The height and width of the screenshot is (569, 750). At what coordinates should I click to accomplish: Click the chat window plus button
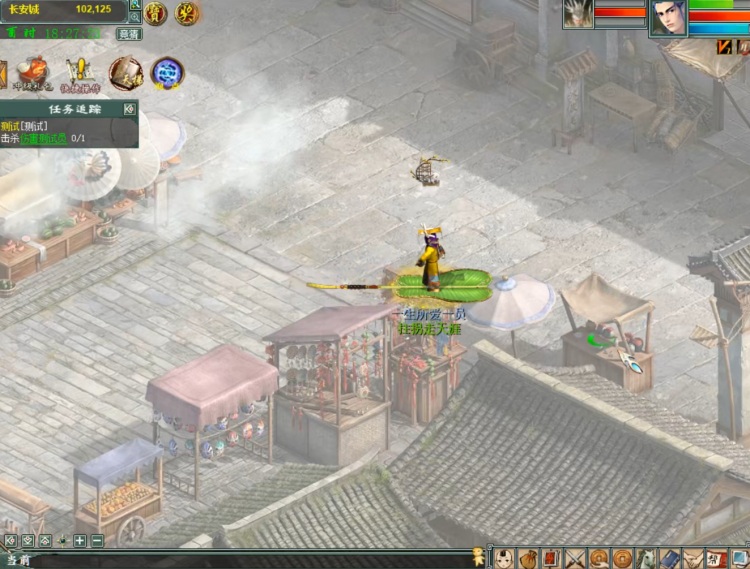pos(80,541)
